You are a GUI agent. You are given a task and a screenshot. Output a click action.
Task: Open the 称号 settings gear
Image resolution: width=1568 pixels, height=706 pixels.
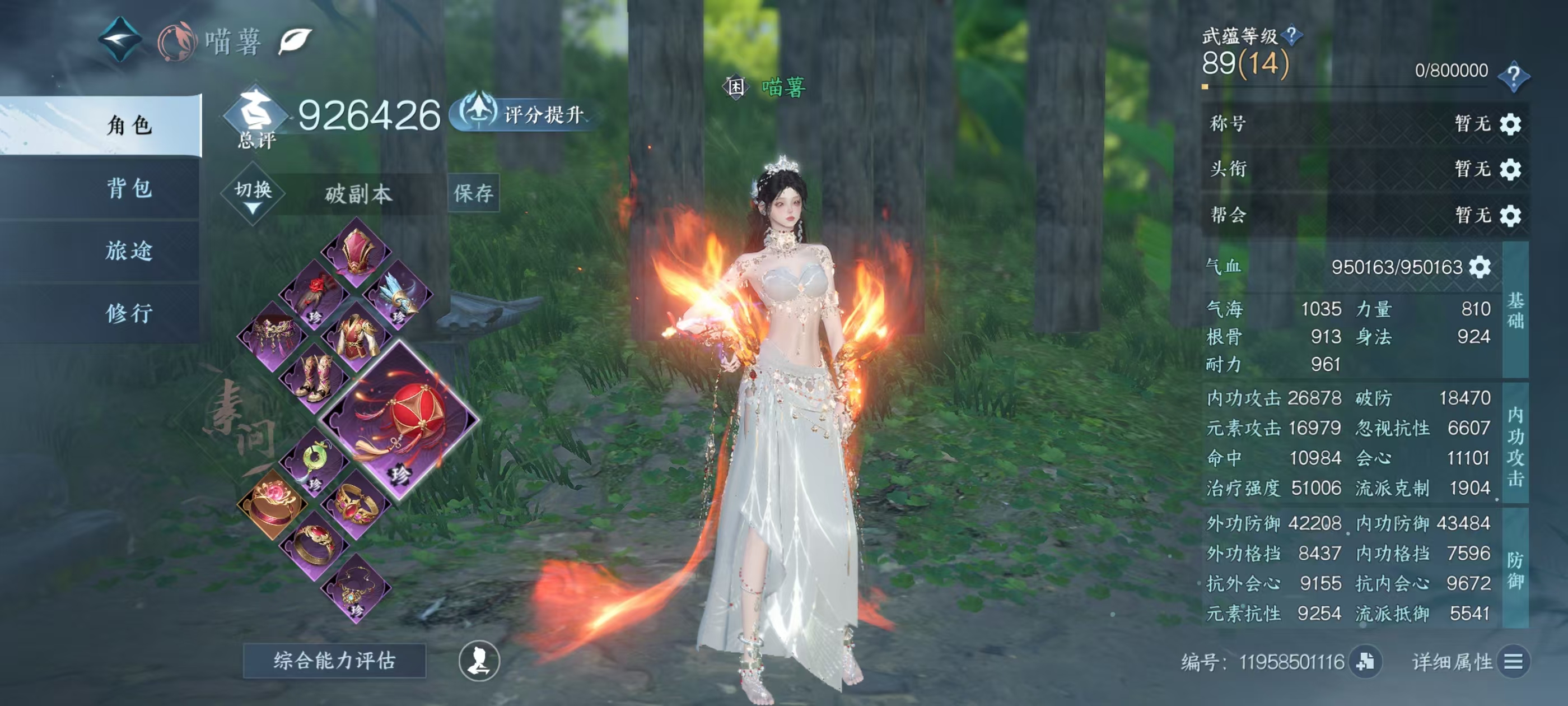point(1510,124)
